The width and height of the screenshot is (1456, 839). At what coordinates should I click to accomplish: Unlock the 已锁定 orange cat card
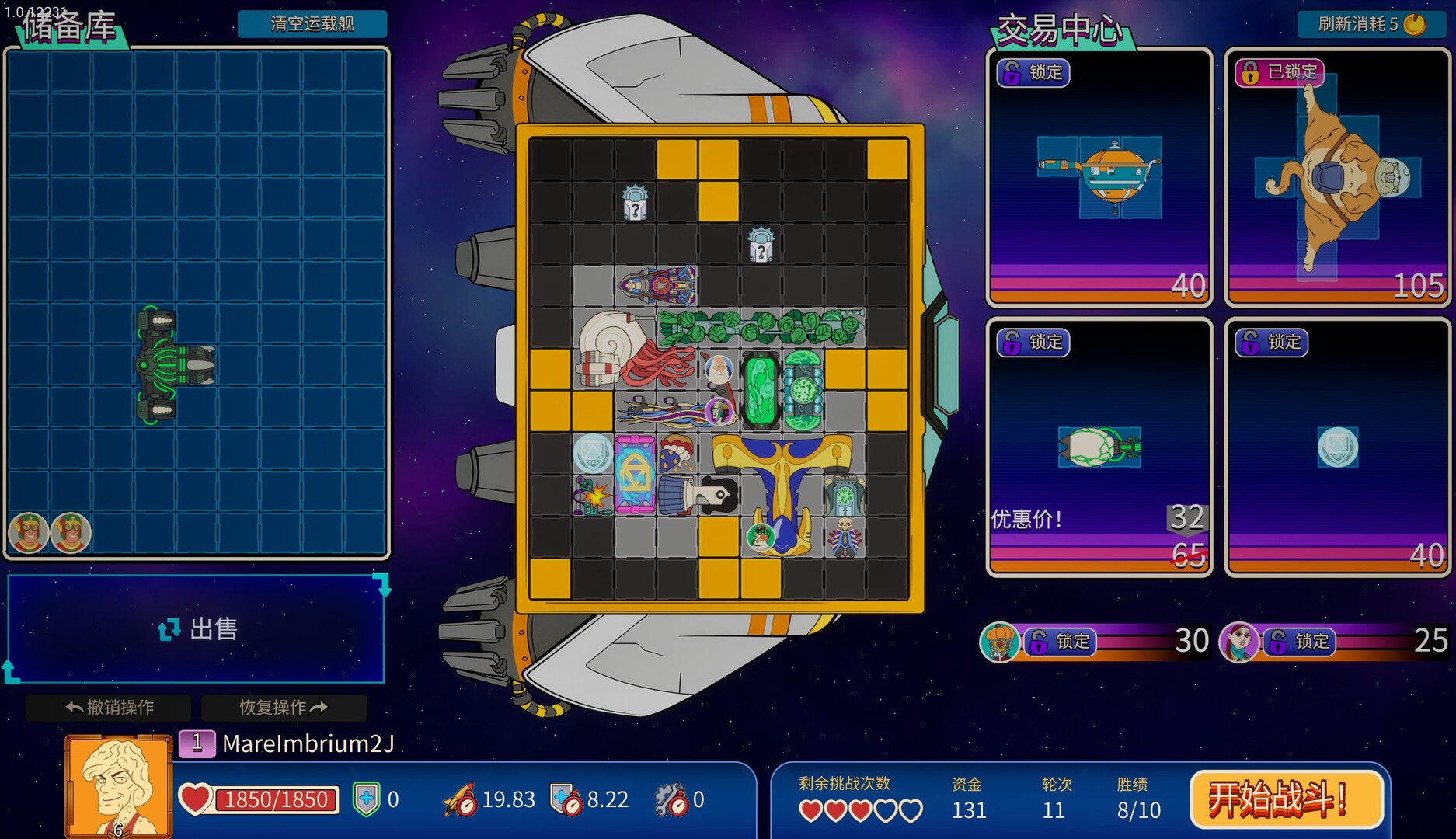click(1277, 72)
